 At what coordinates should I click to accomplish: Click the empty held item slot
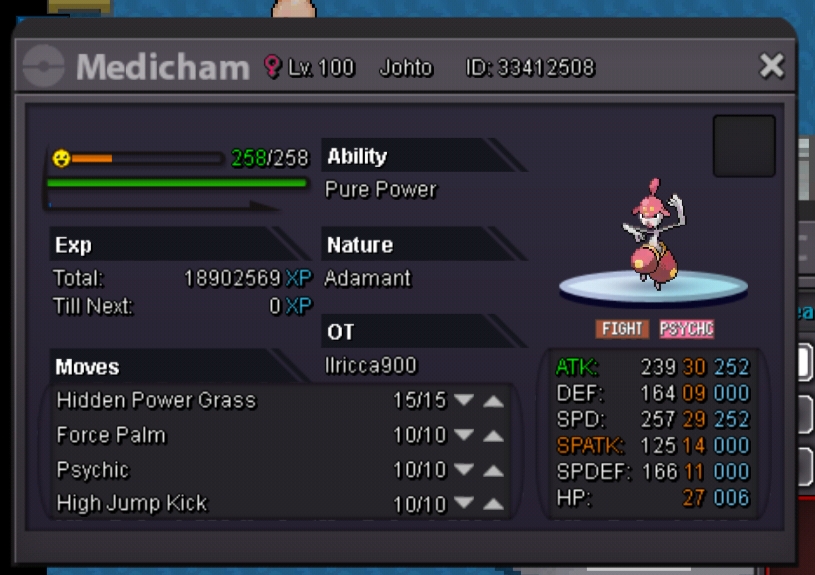pos(743,146)
